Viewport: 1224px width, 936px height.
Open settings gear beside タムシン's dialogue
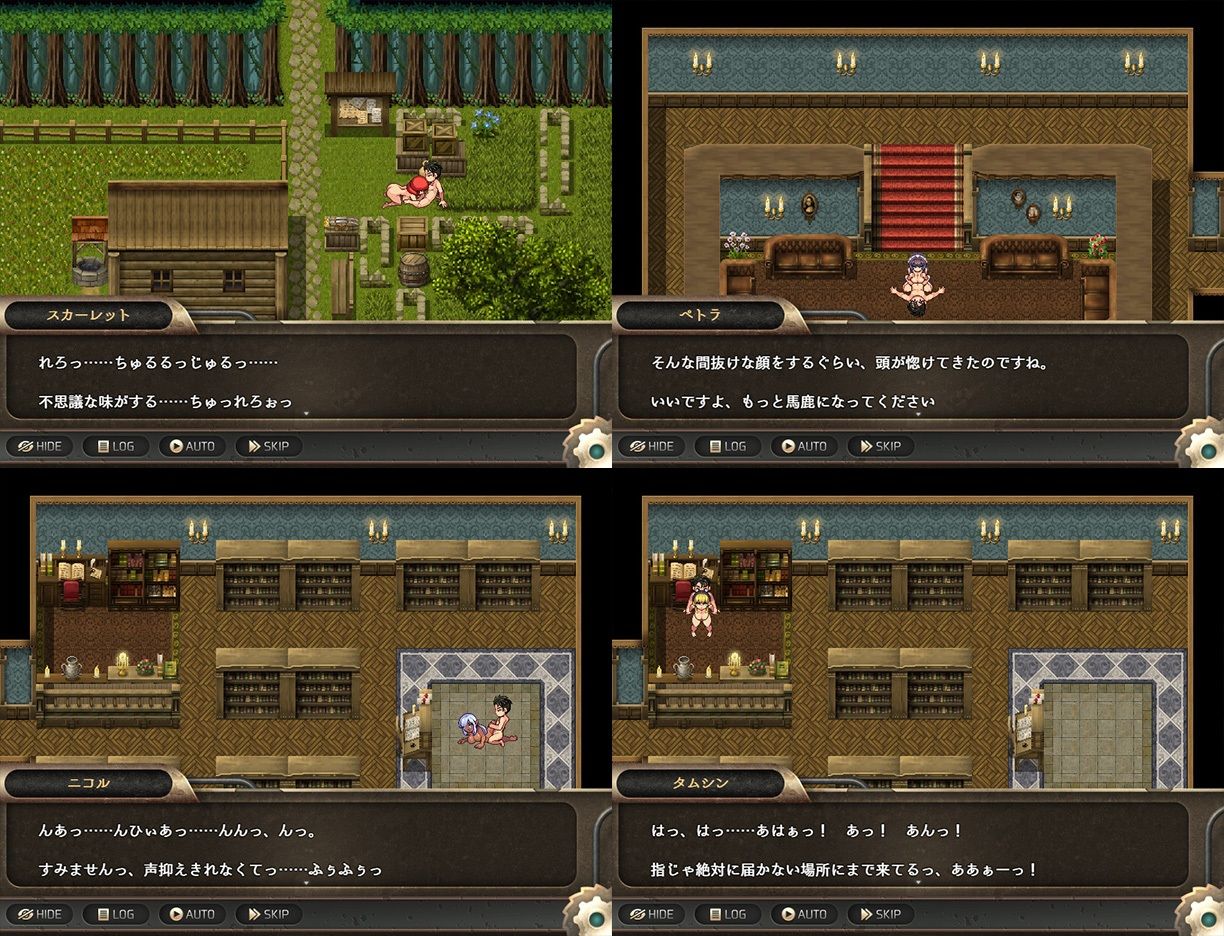pos(1204,915)
